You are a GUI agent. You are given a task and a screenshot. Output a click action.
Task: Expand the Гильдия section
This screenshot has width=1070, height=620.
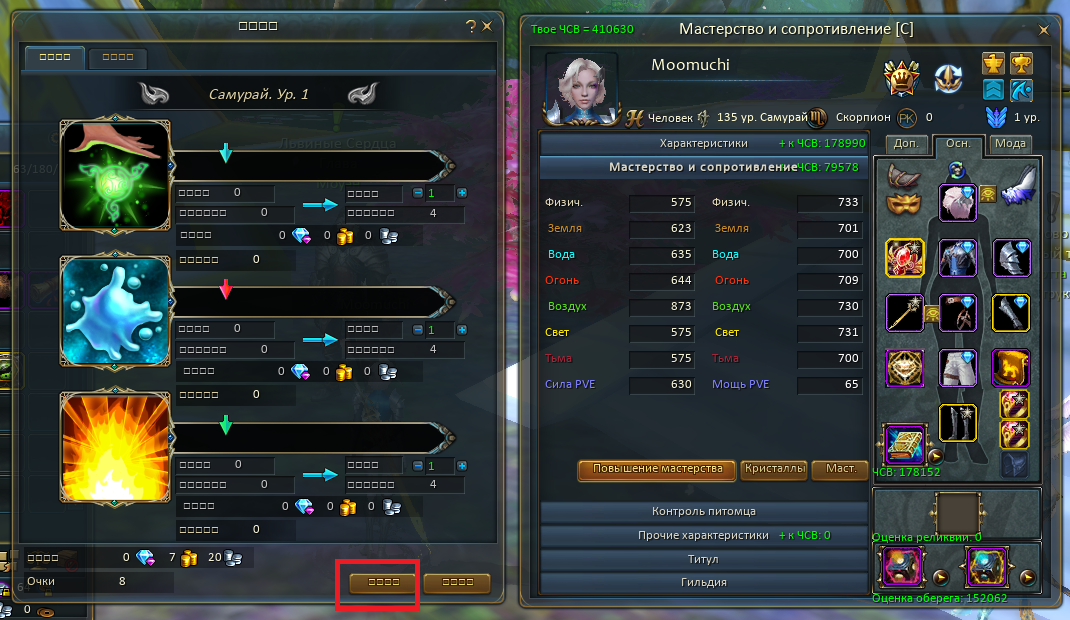704,582
